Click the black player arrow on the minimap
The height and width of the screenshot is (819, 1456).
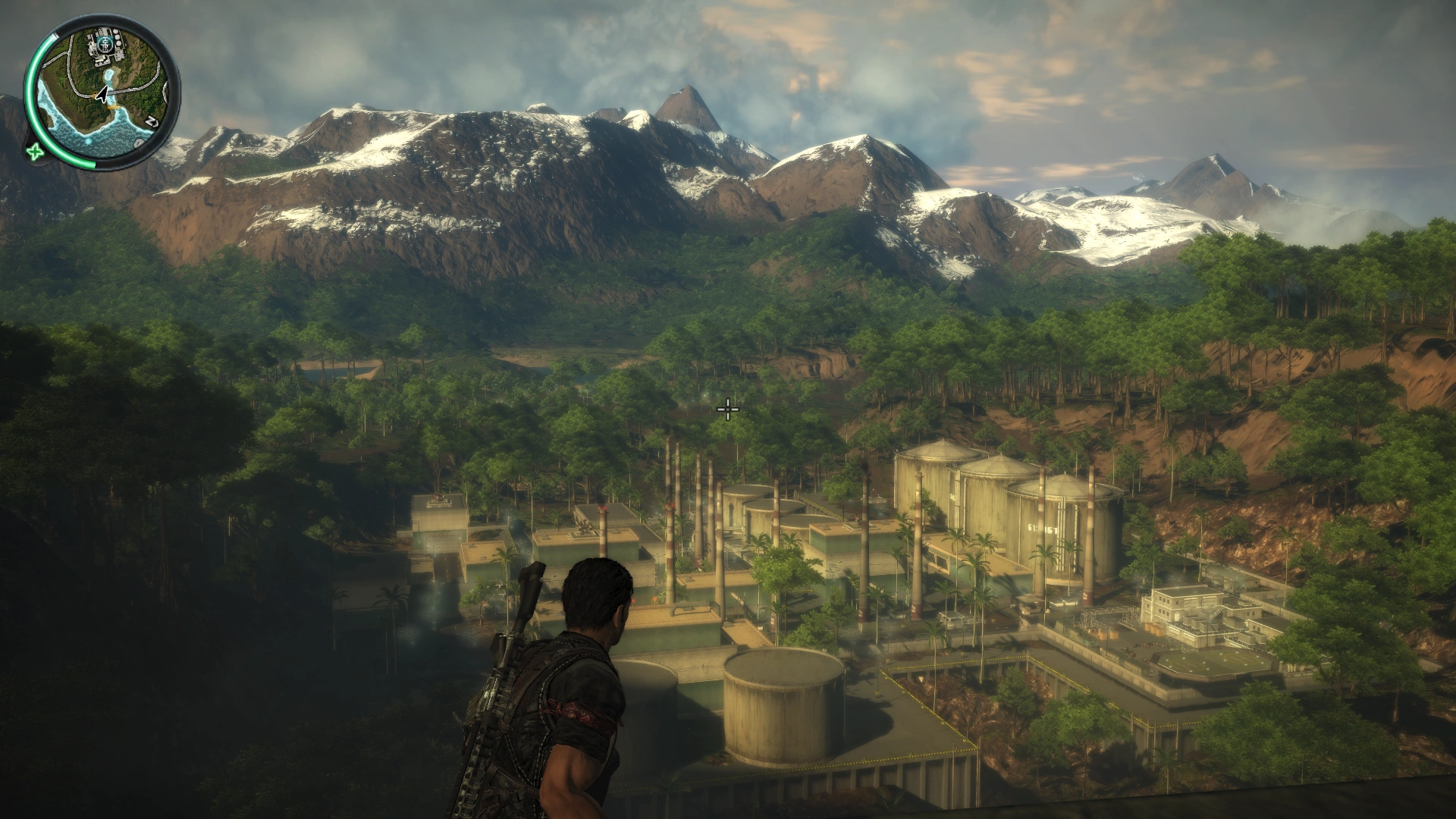102,94
